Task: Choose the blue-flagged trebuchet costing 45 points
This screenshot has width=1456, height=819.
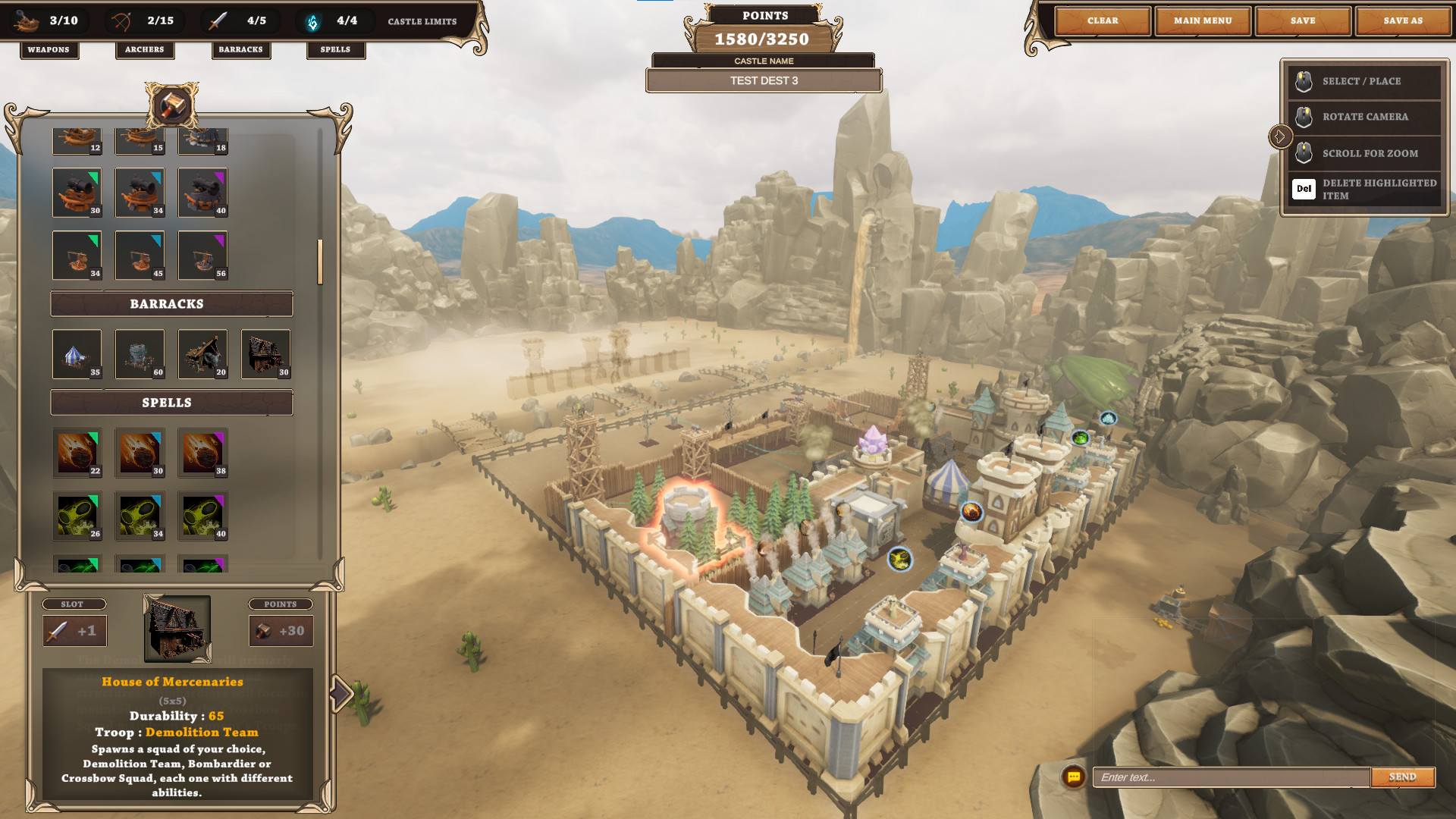Action: (140, 256)
